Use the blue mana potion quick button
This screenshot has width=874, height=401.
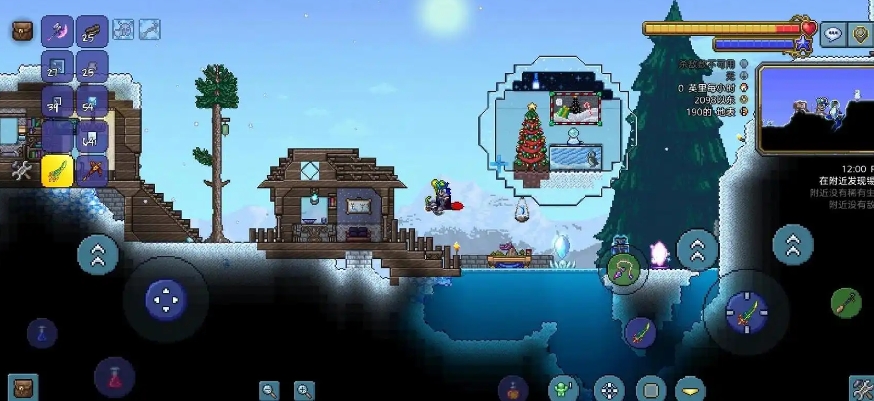(42, 333)
